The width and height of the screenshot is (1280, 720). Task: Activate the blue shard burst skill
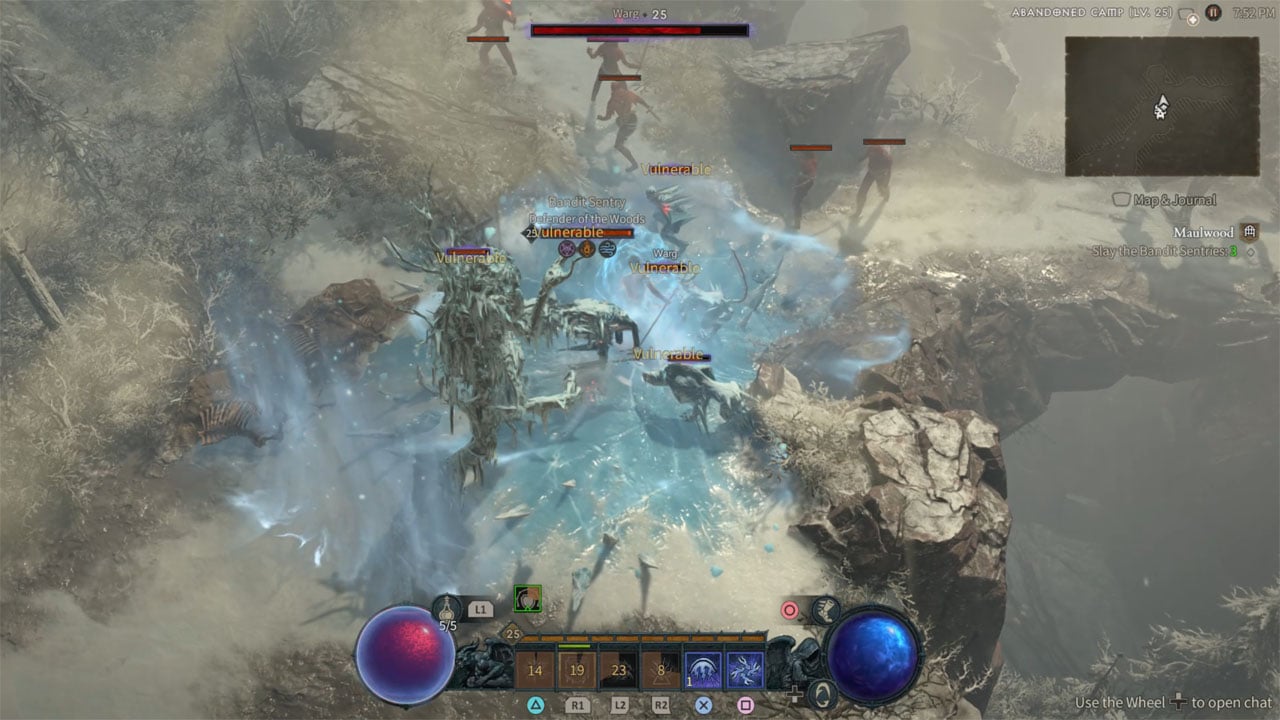(745, 671)
